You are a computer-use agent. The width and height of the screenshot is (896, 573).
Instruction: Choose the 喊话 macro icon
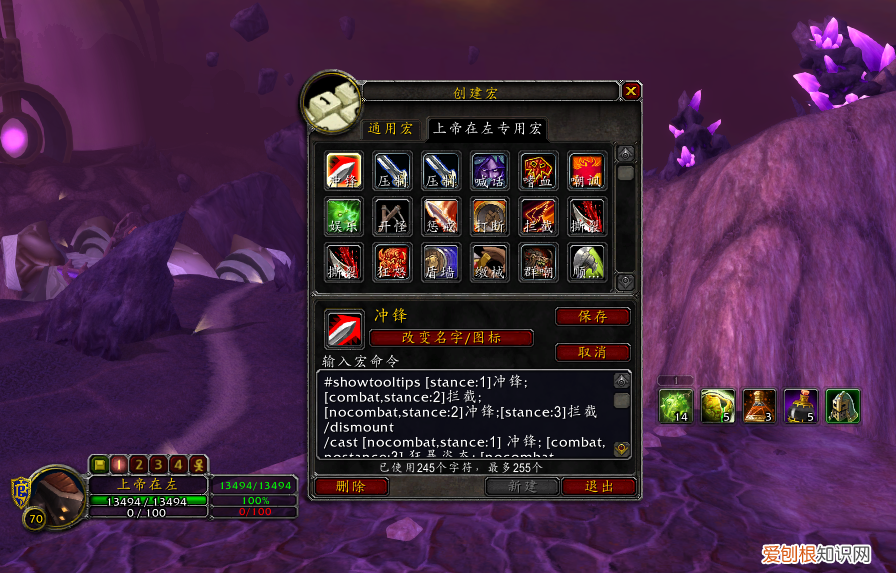click(x=490, y=171)
